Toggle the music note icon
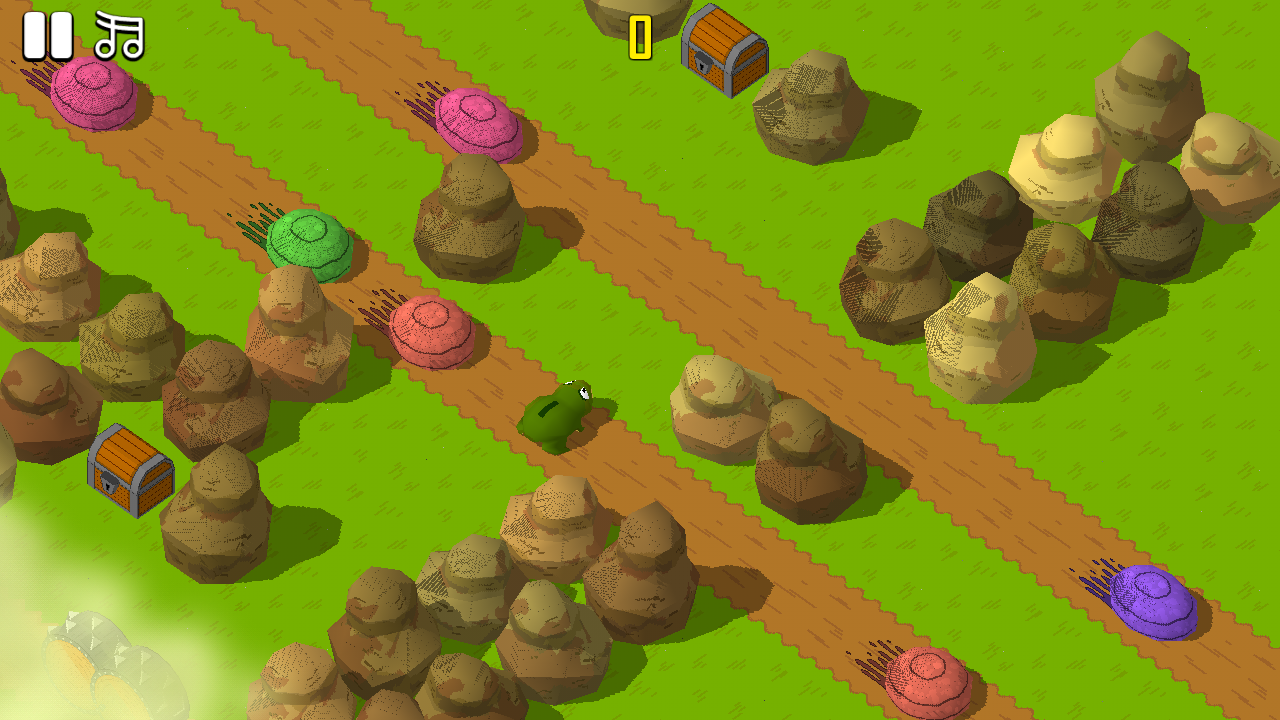The width and height of the screenshot is (1280, 720). pos(117,35)
